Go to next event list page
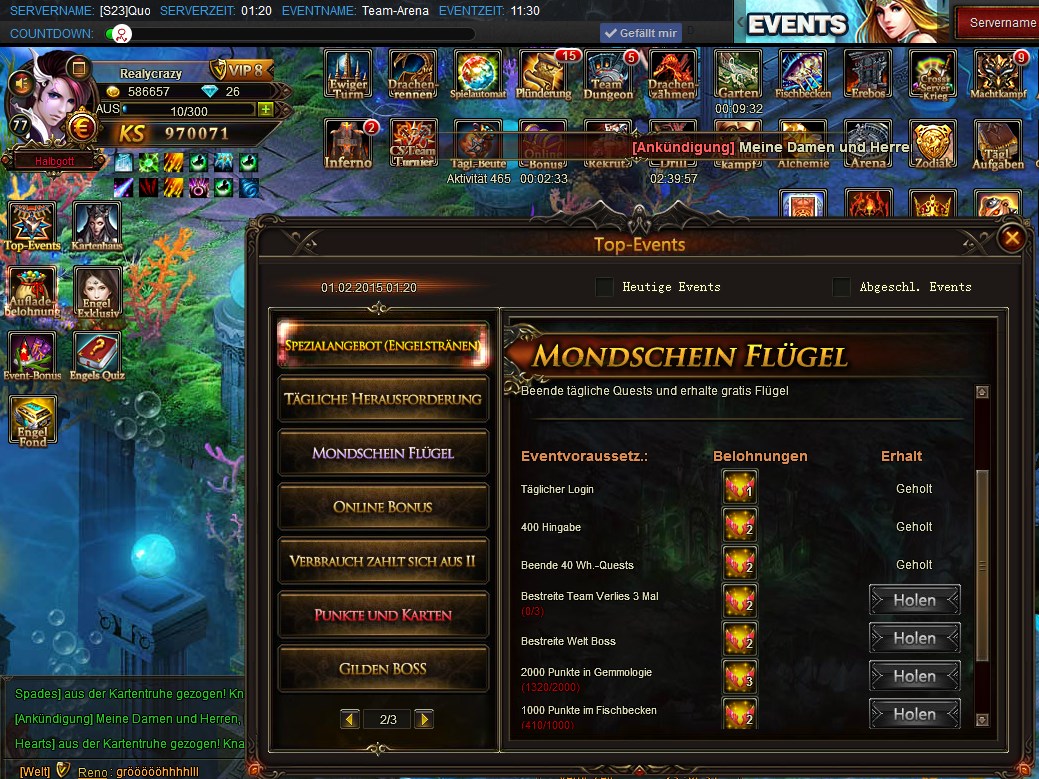This screenshot has height=779, width=1039. 424,719
